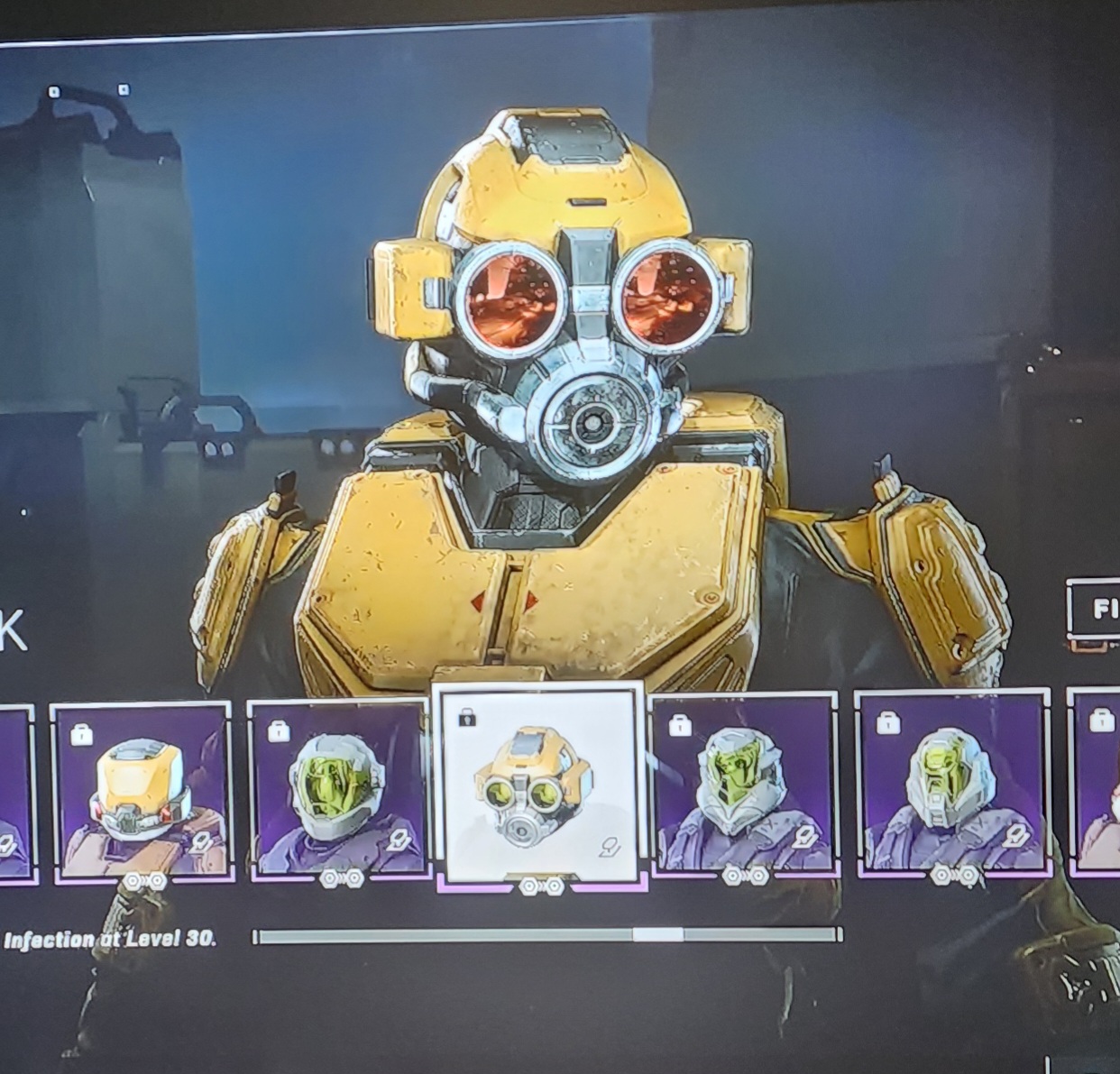Viewport: 1120px width, 1074px height.
Task: Click the horizontal scrollbar below the helmet row
Action: click(548, 935)
